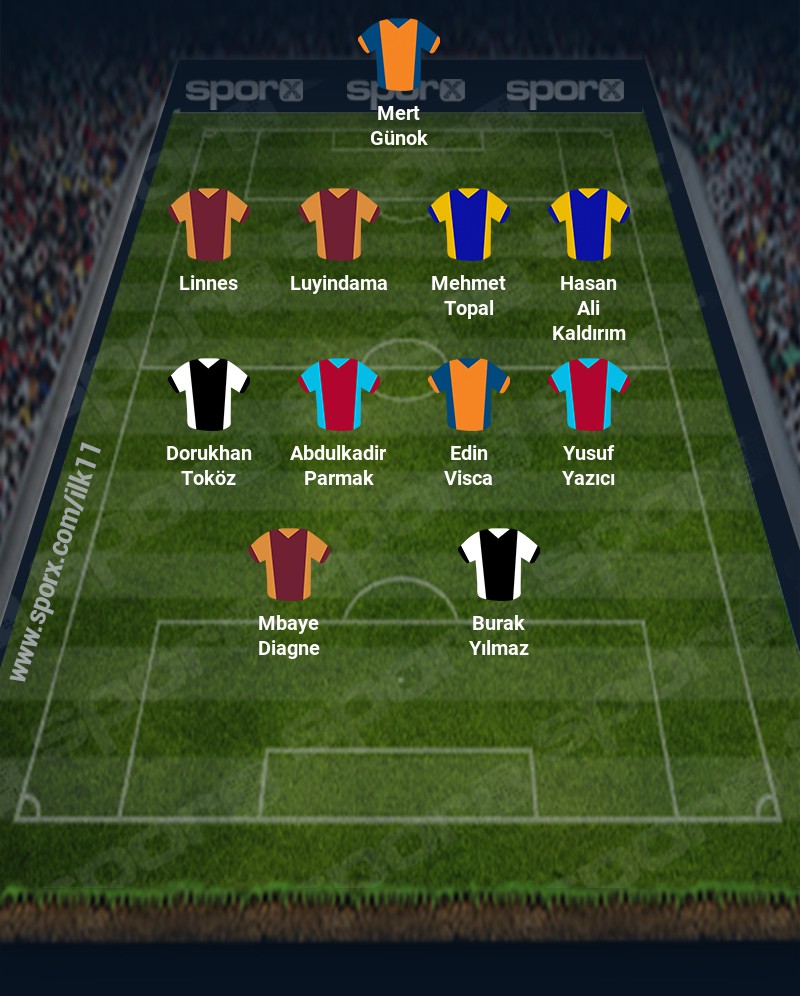Select goalkeeper Mert Günok's jersey

(399, 53)
